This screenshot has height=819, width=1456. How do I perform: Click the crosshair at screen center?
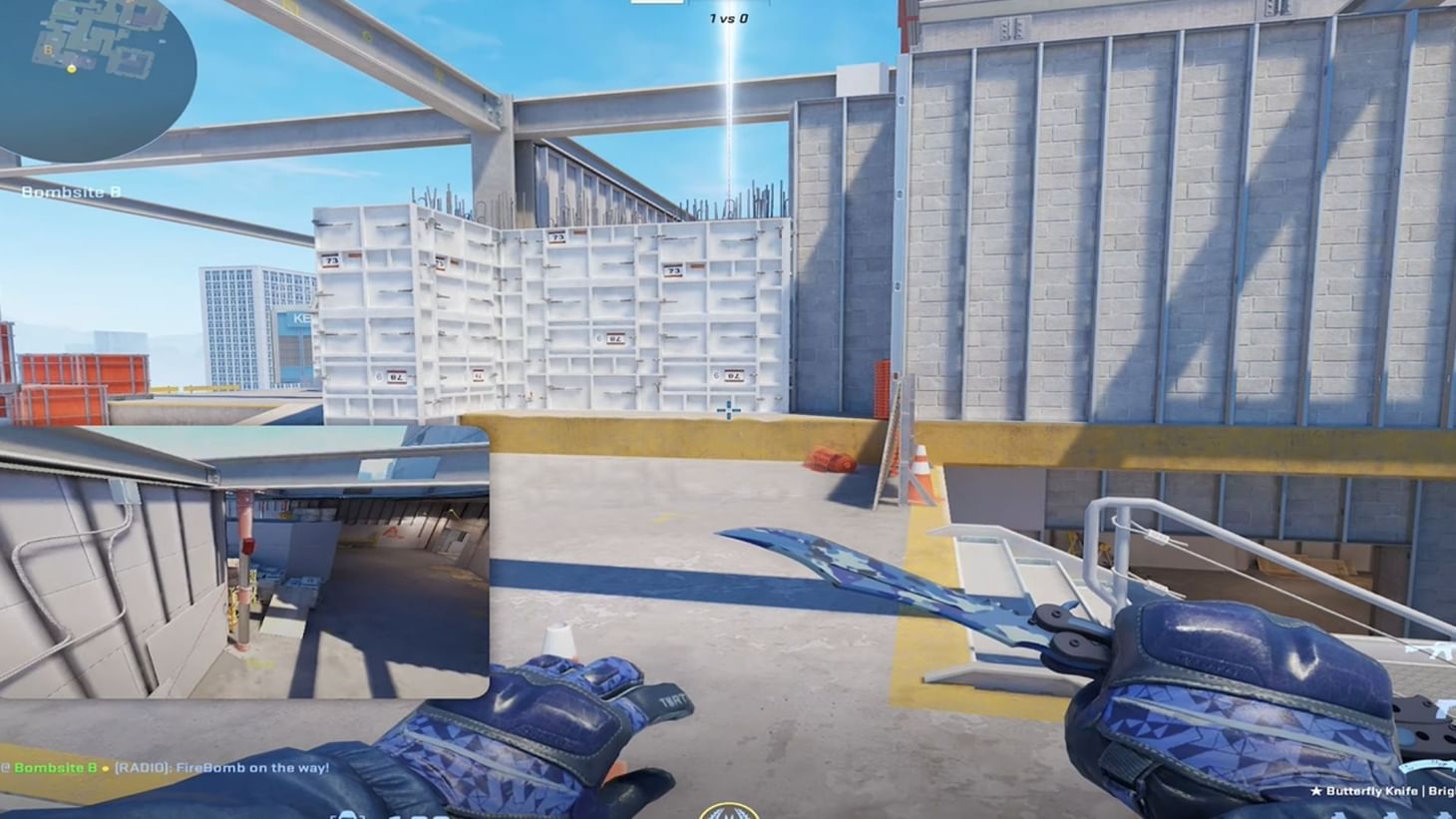click(x=728, y=409)
